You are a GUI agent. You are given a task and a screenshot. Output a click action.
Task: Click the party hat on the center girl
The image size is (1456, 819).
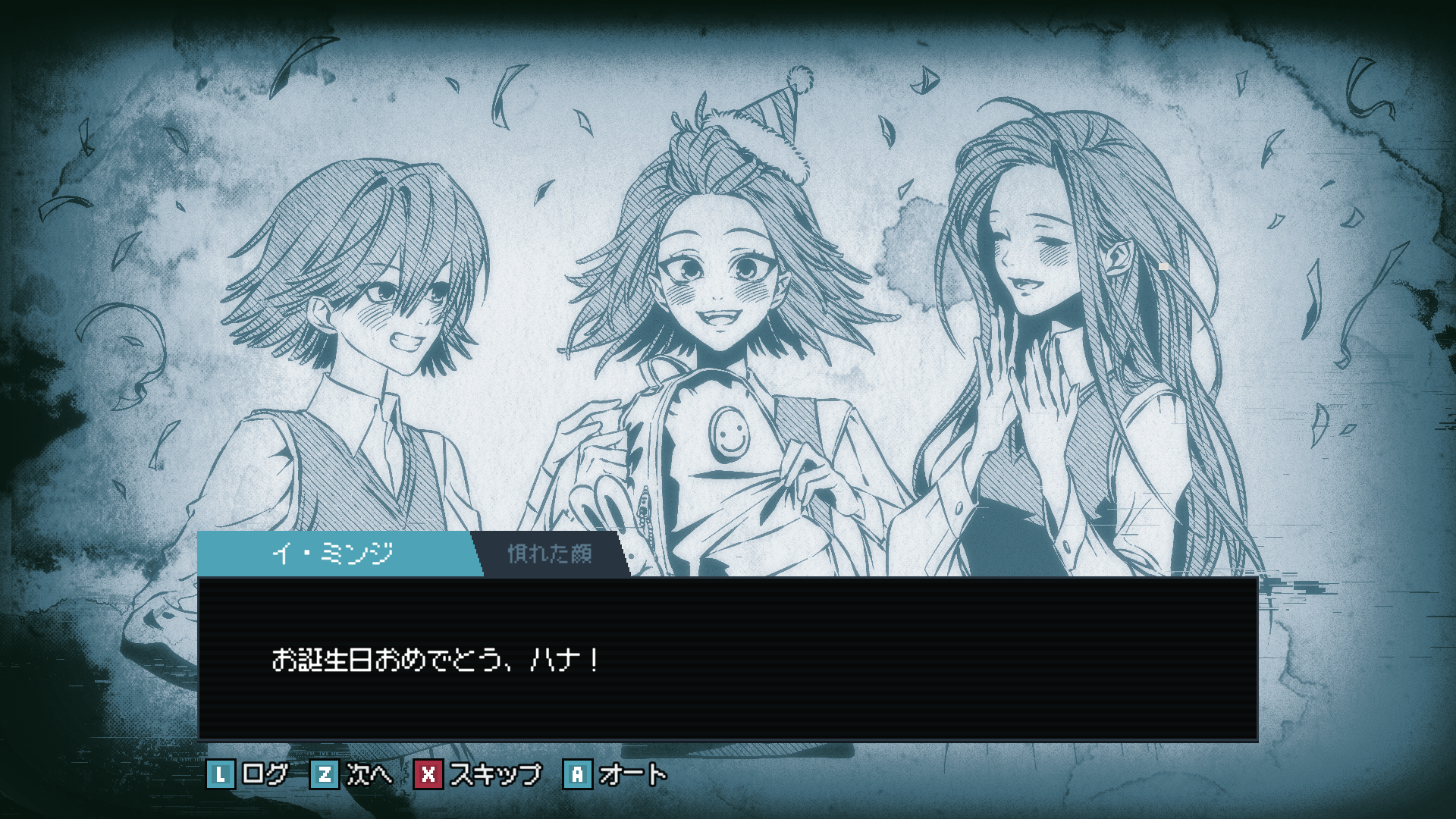[x=766, y=114]
